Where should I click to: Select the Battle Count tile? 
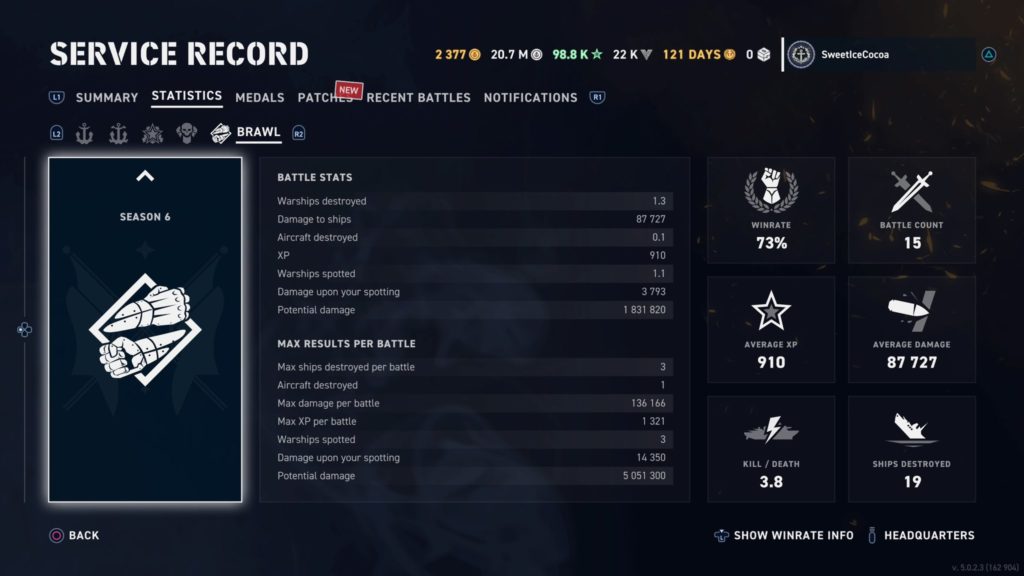(911, 210)
